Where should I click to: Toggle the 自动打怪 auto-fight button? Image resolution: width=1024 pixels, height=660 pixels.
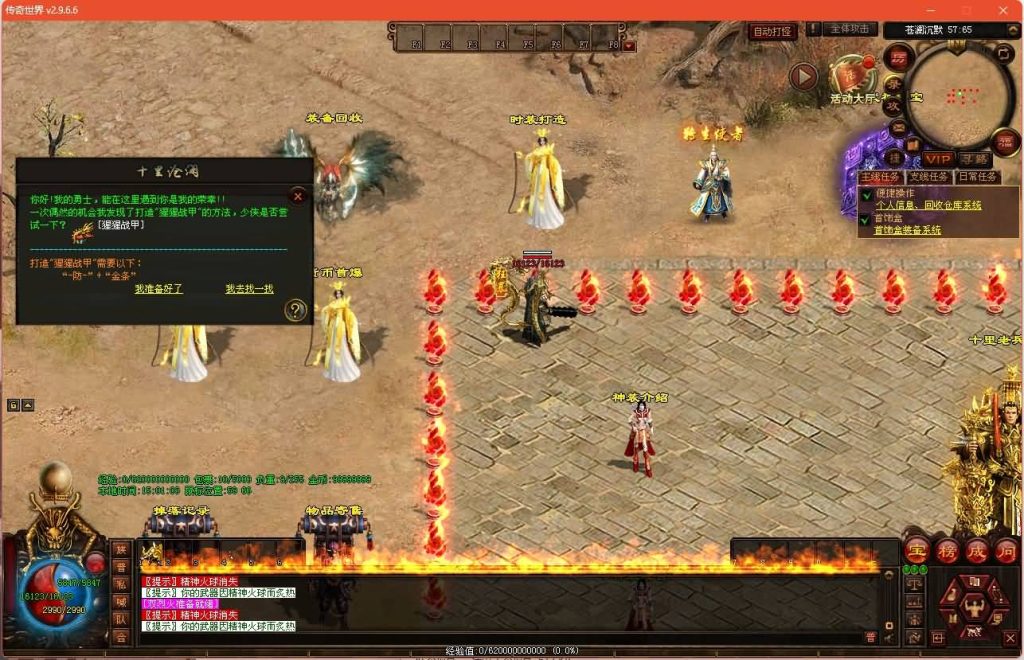pyautogui.click(x=772, y=31)
